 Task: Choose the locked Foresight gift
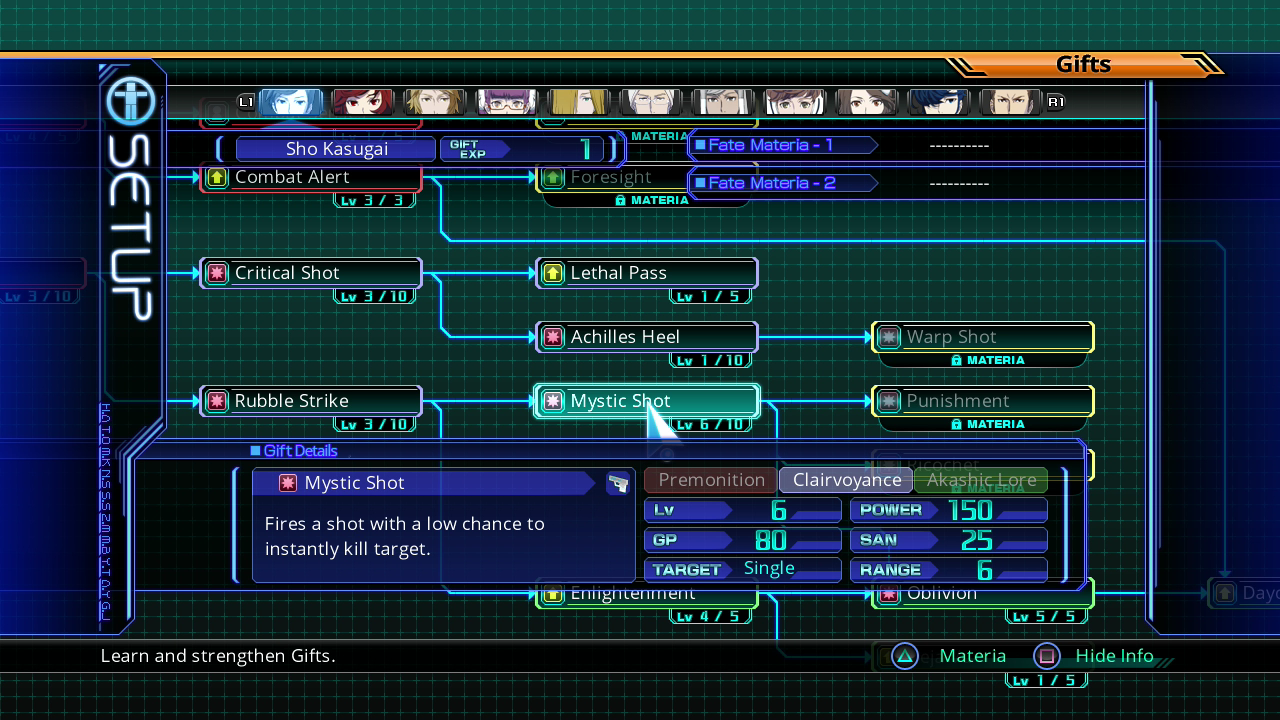pos(612,178)
